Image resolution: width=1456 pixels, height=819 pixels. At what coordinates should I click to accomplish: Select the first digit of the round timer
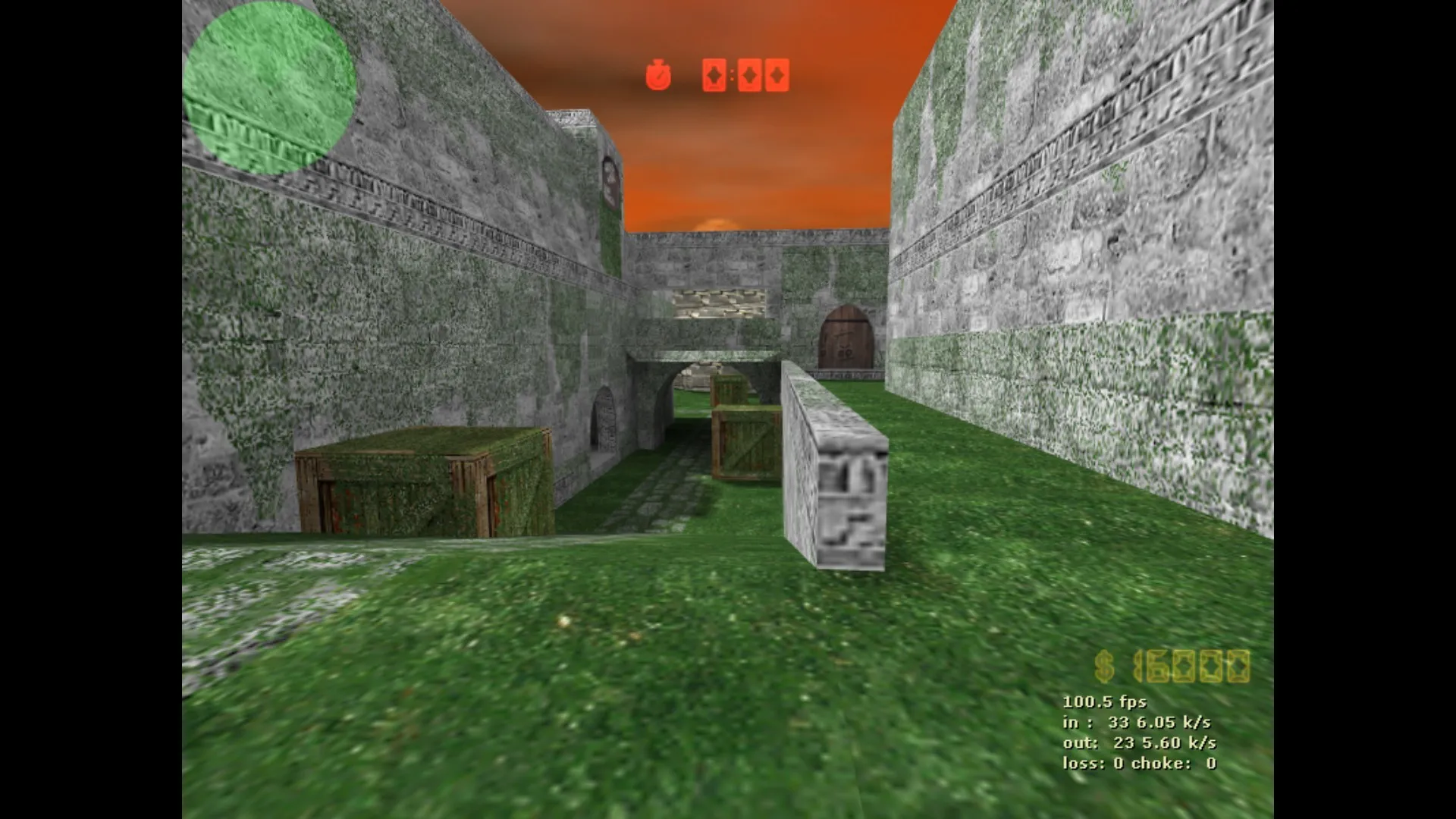coord(714,76)
